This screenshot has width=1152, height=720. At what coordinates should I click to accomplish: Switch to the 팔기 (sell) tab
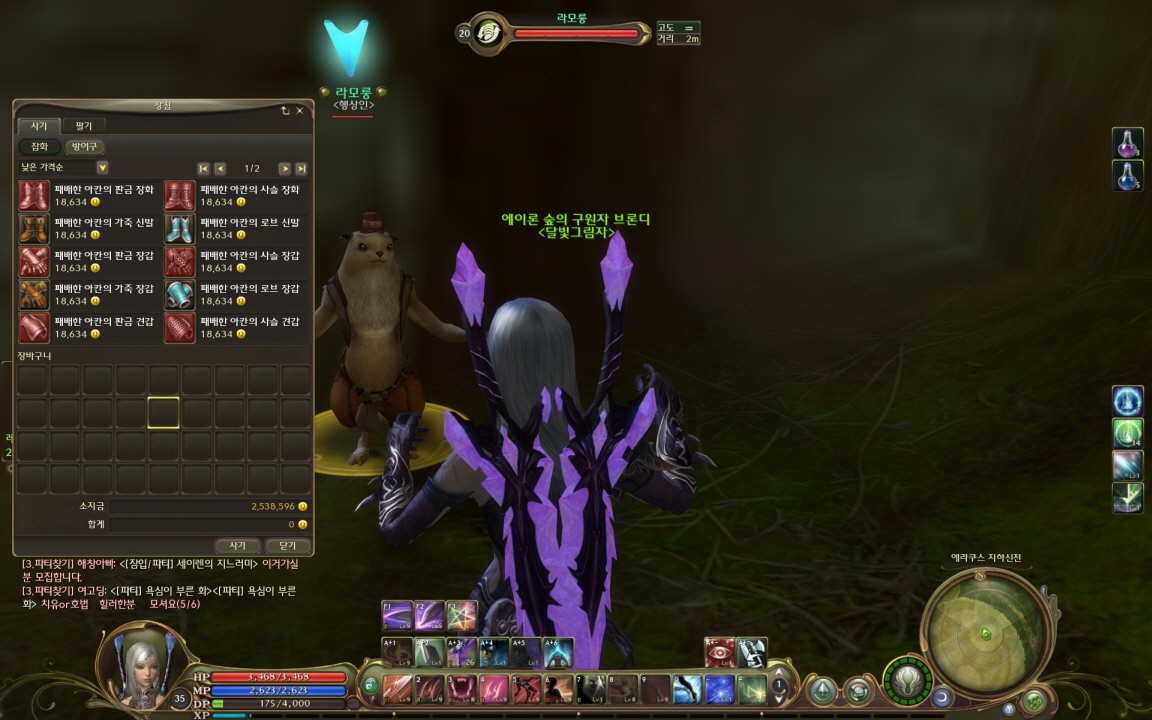[x=83, y=126]
